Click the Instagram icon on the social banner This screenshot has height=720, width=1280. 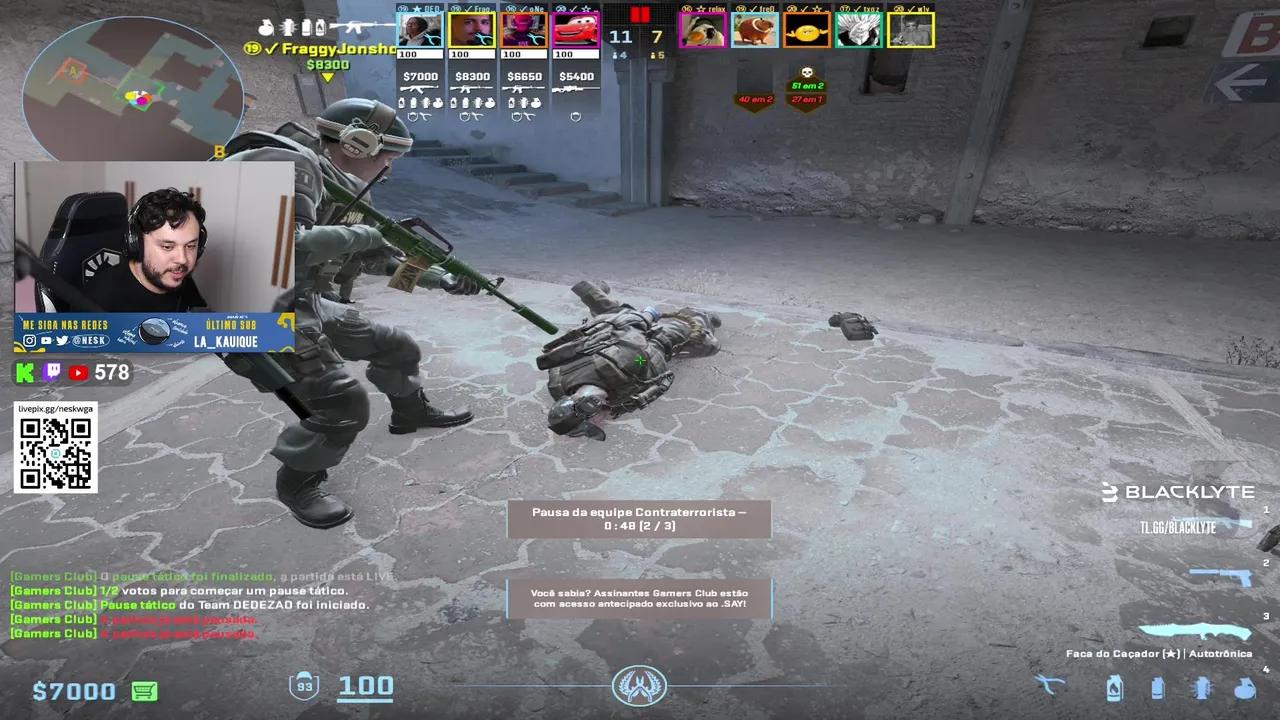click(30, 340)
